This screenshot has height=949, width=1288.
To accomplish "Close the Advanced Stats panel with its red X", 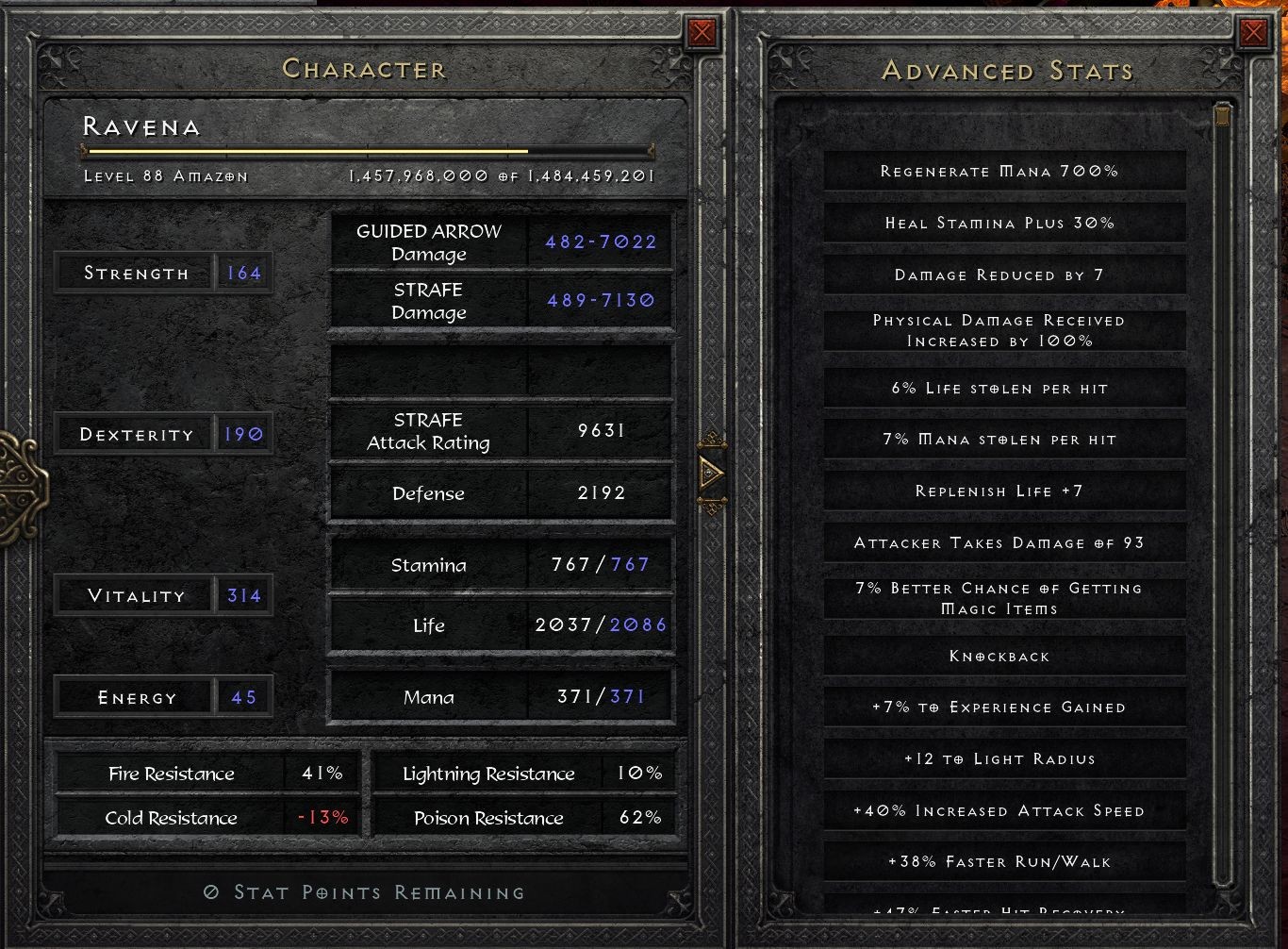I will 1254,31.
